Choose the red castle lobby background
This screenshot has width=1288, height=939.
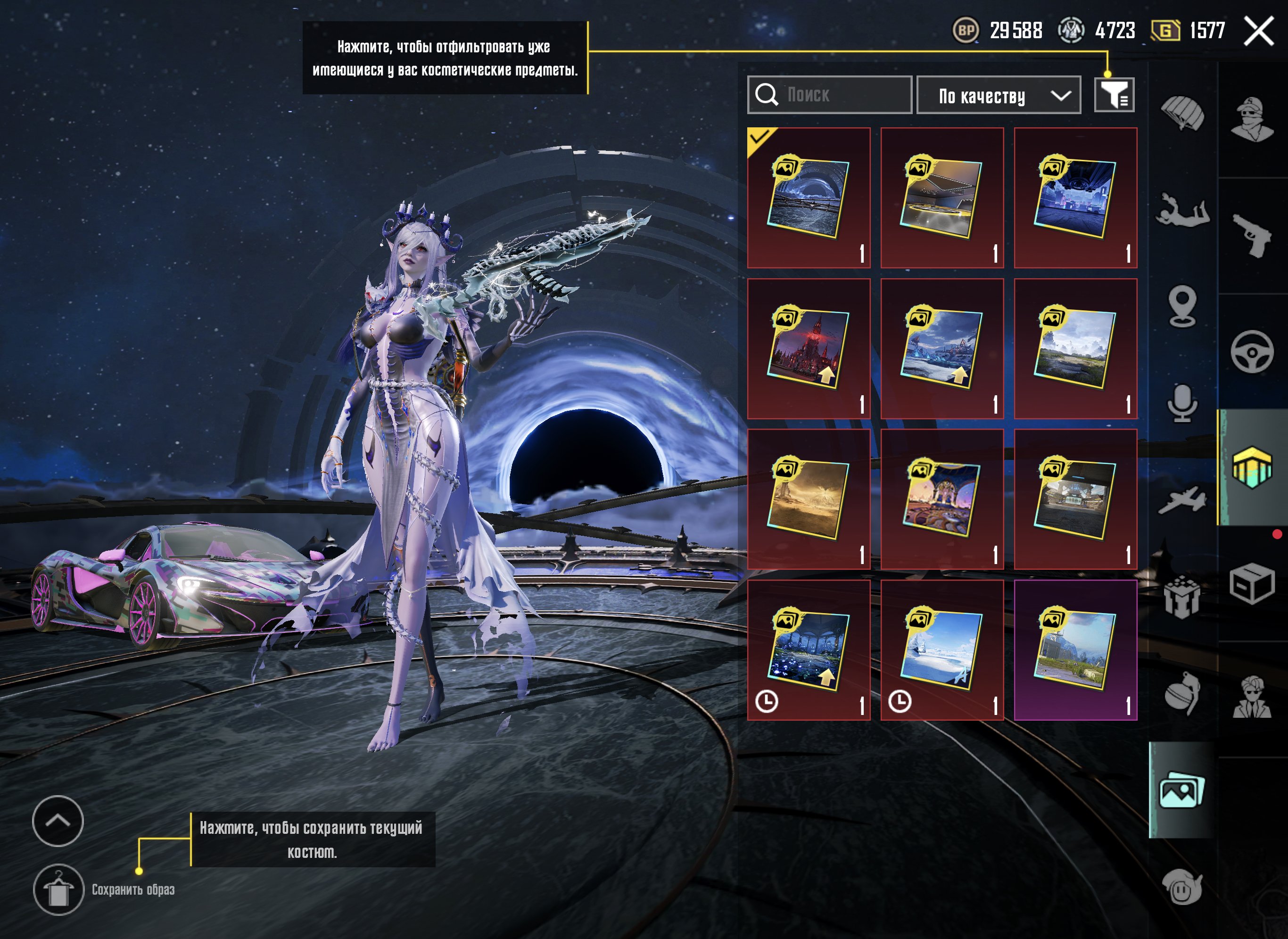[809, 349]
